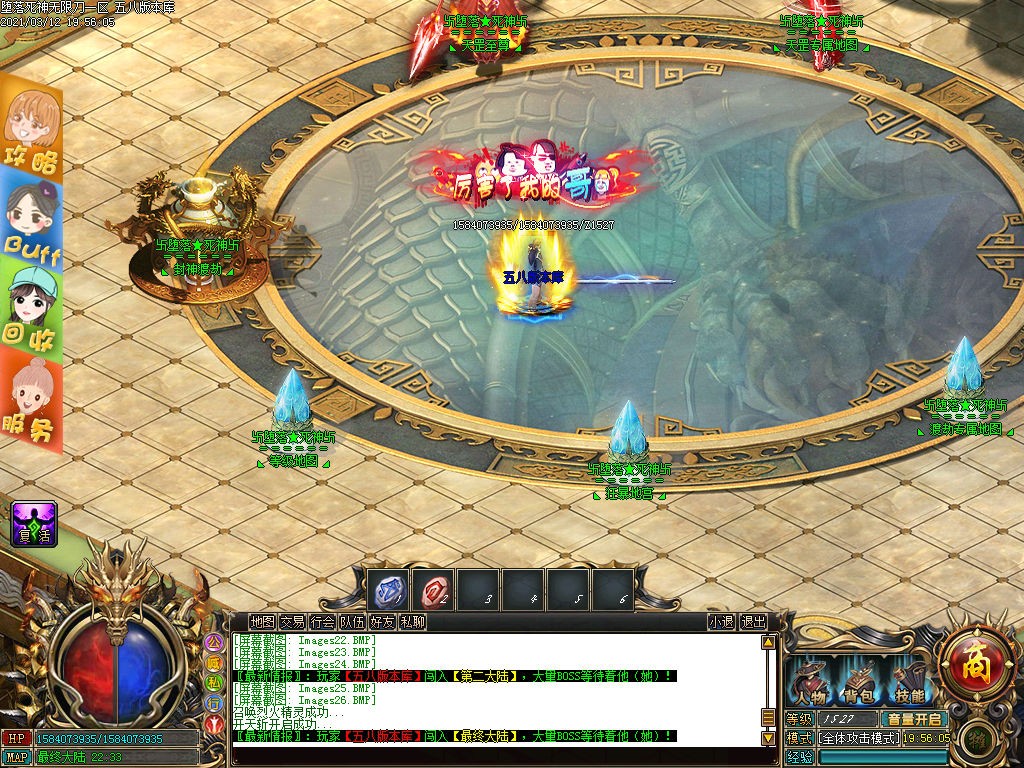
Task: Click the 退出 exit game button
Action: click(753, 622)
